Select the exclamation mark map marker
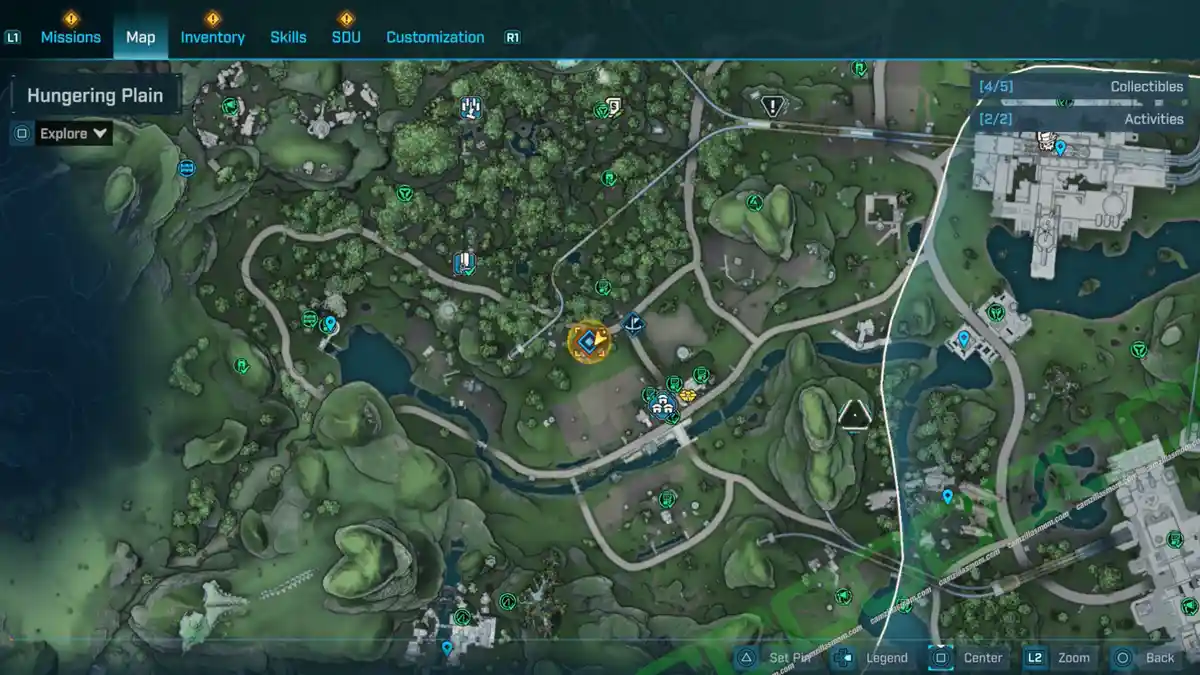 tap(772, 105)
